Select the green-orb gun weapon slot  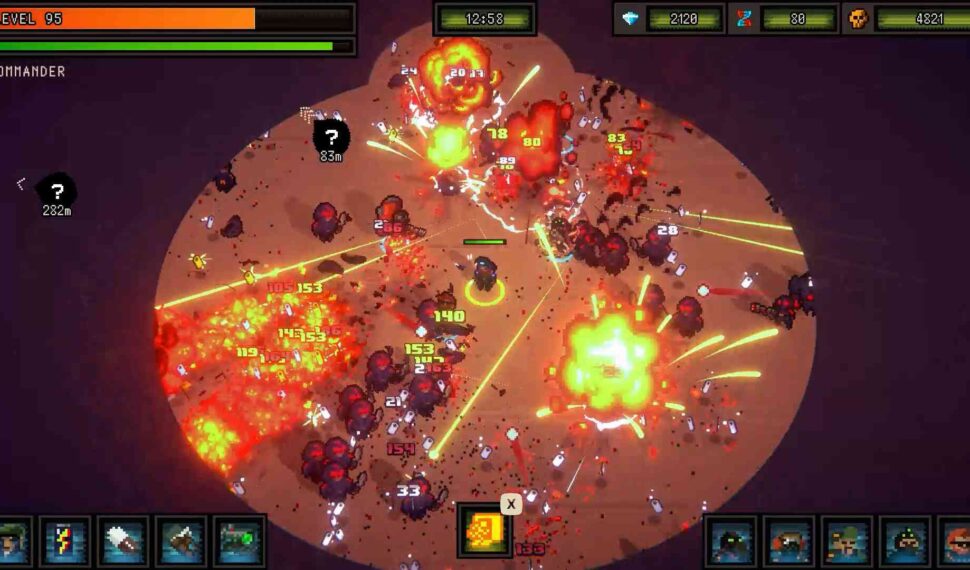tap(240, 541)
